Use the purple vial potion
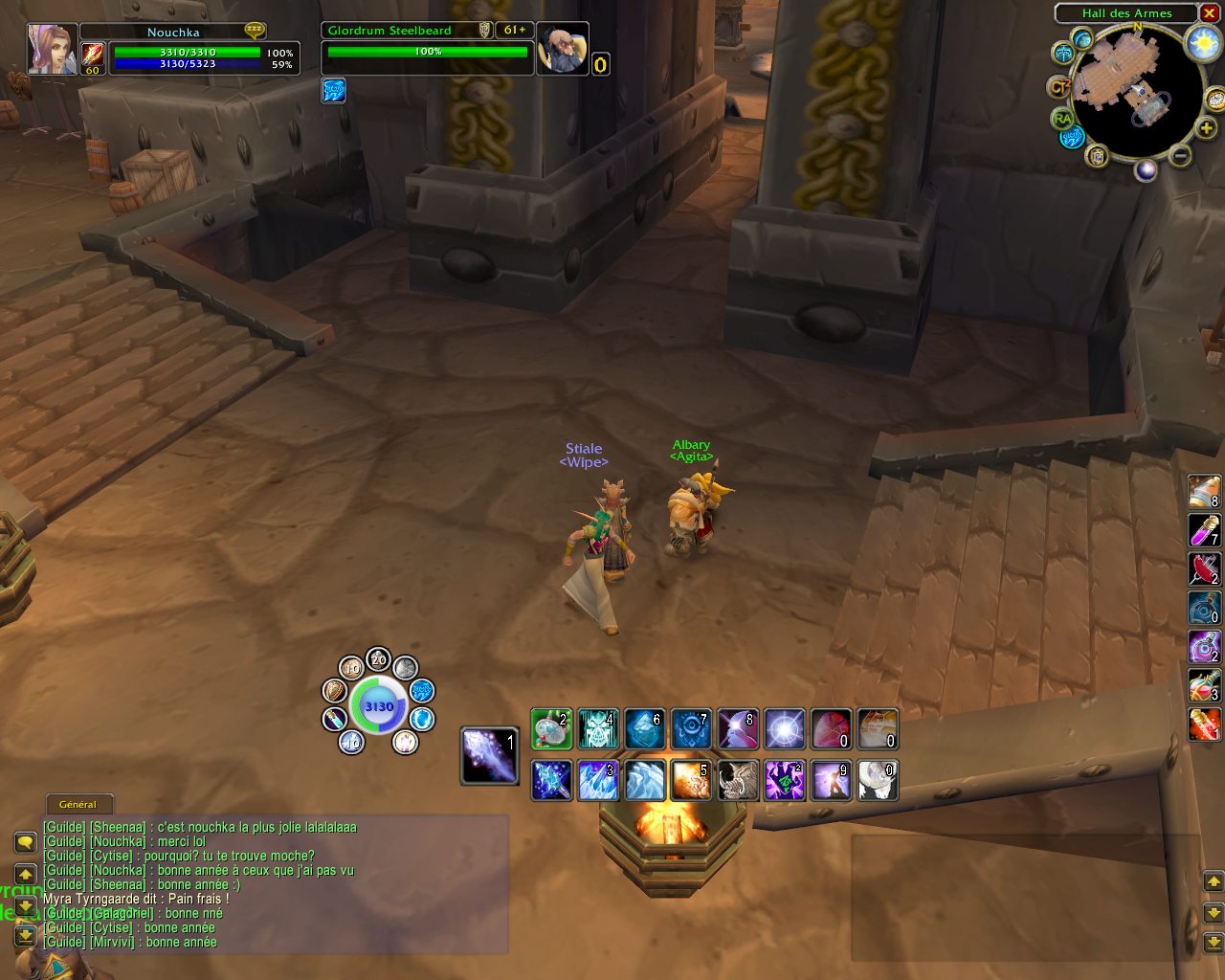1225x980 pixels. (x=1204, y=529)
